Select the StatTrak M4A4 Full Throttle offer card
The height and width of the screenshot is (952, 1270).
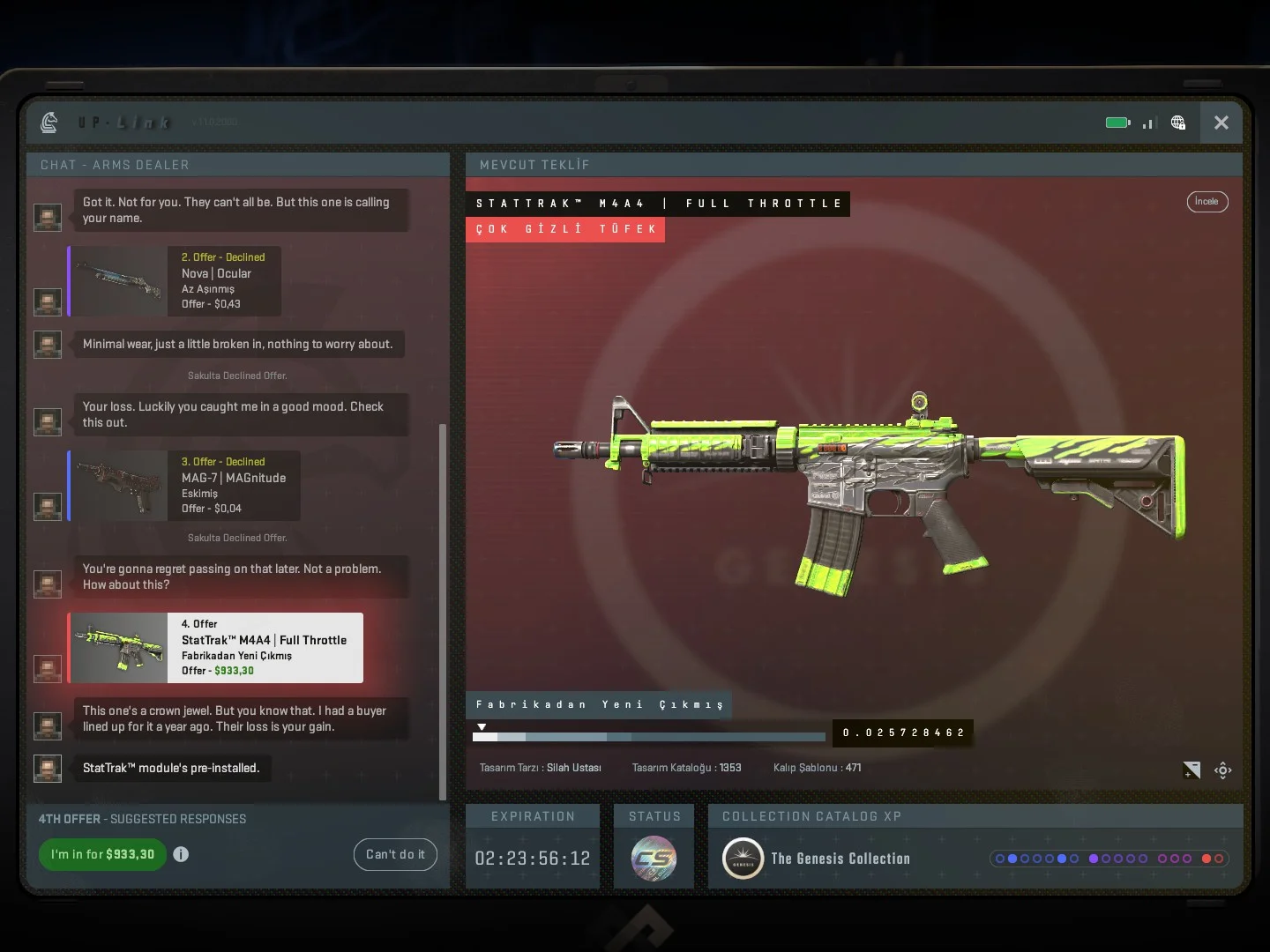(x=216, y=648)
